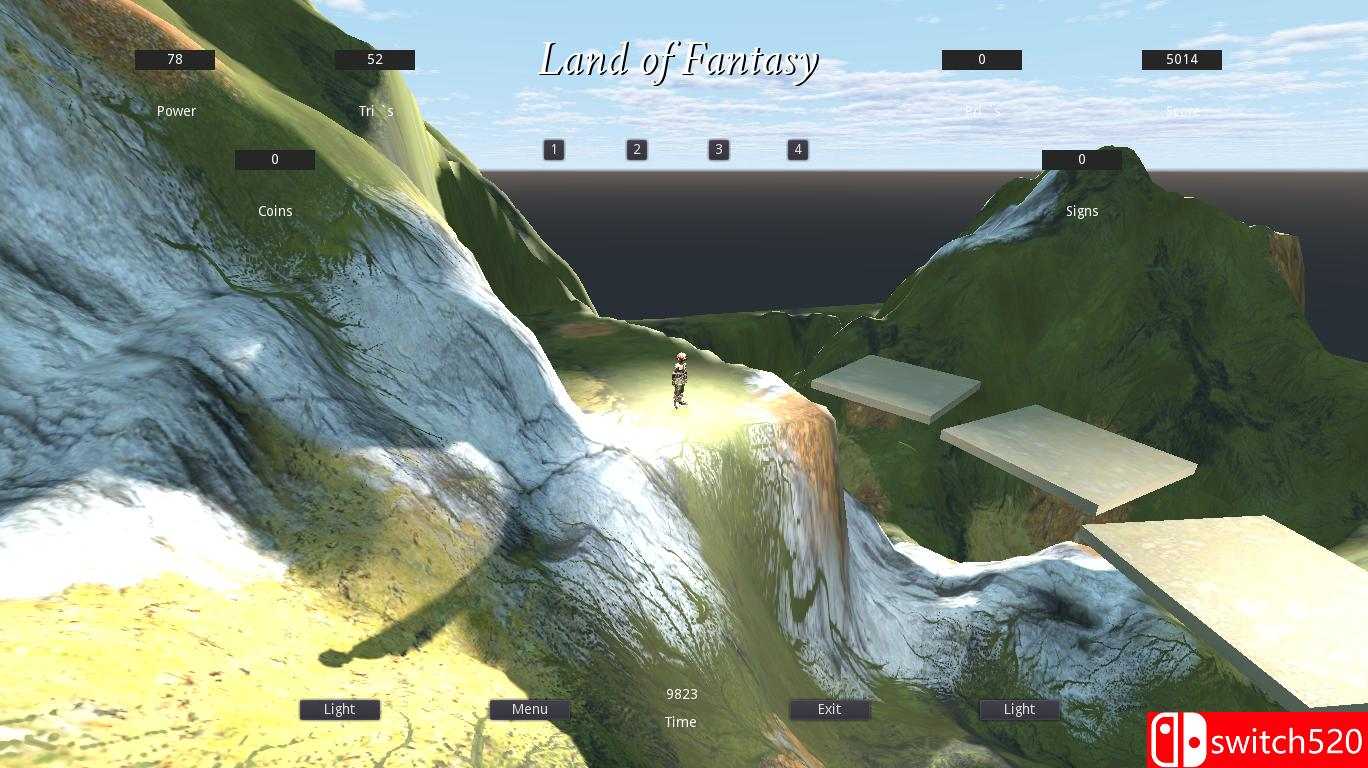
Task: Open the Time display showing 9823
Action: pyautogui.click(x=681, y=694)
